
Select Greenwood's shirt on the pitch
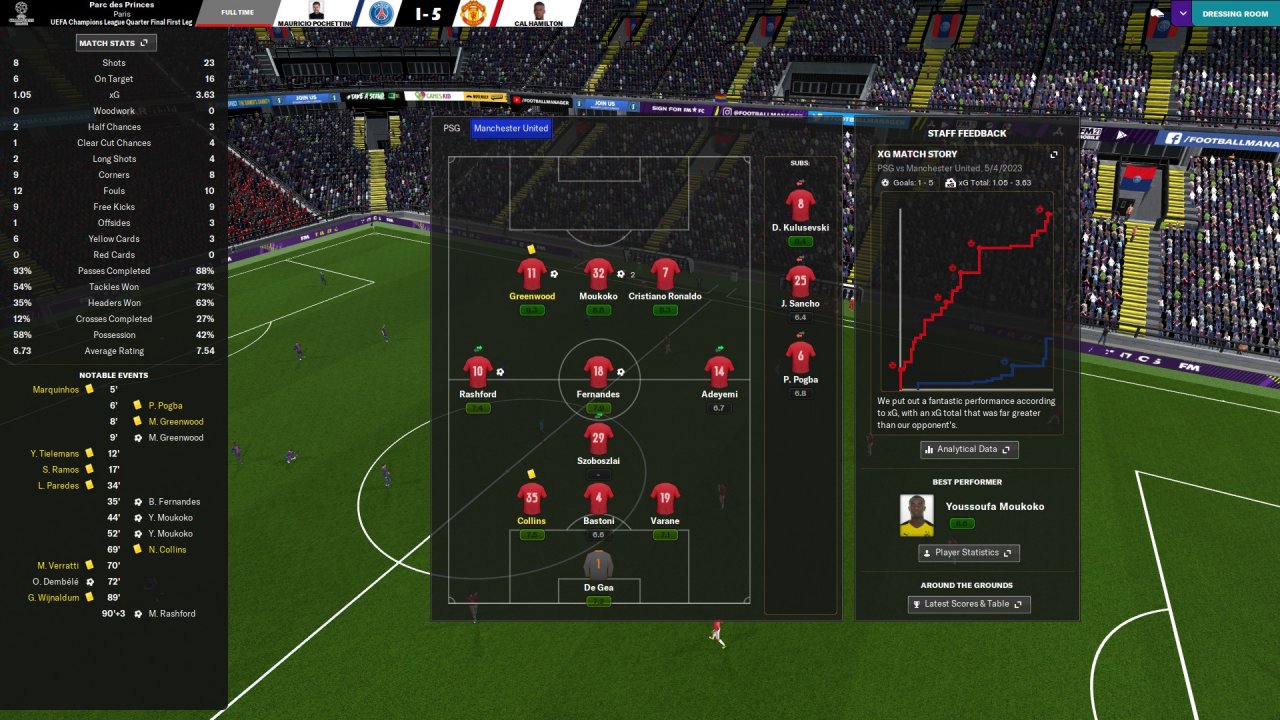pyautogui.click(x=531, y=274)
